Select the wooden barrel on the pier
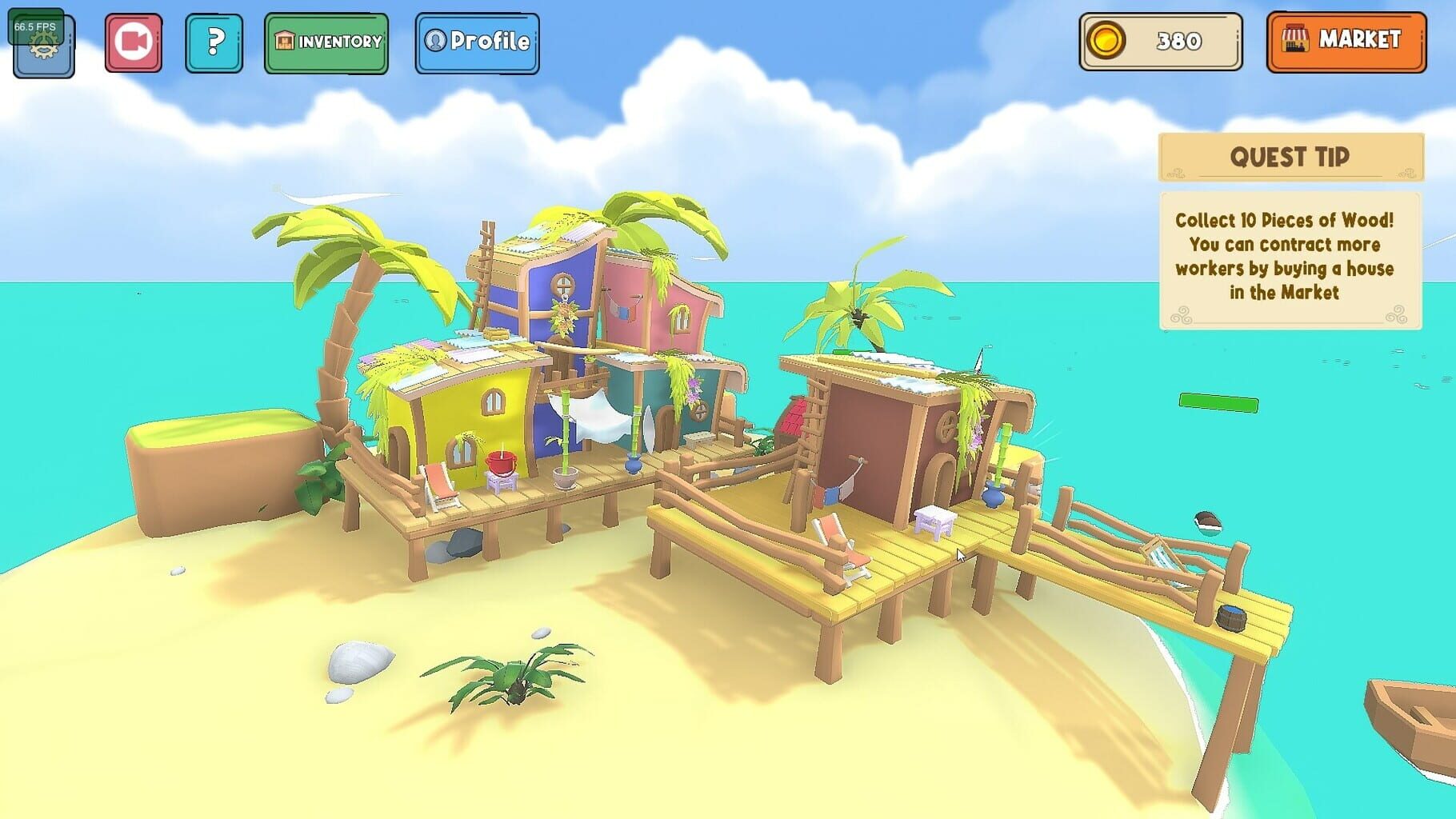 point(1232,617)
